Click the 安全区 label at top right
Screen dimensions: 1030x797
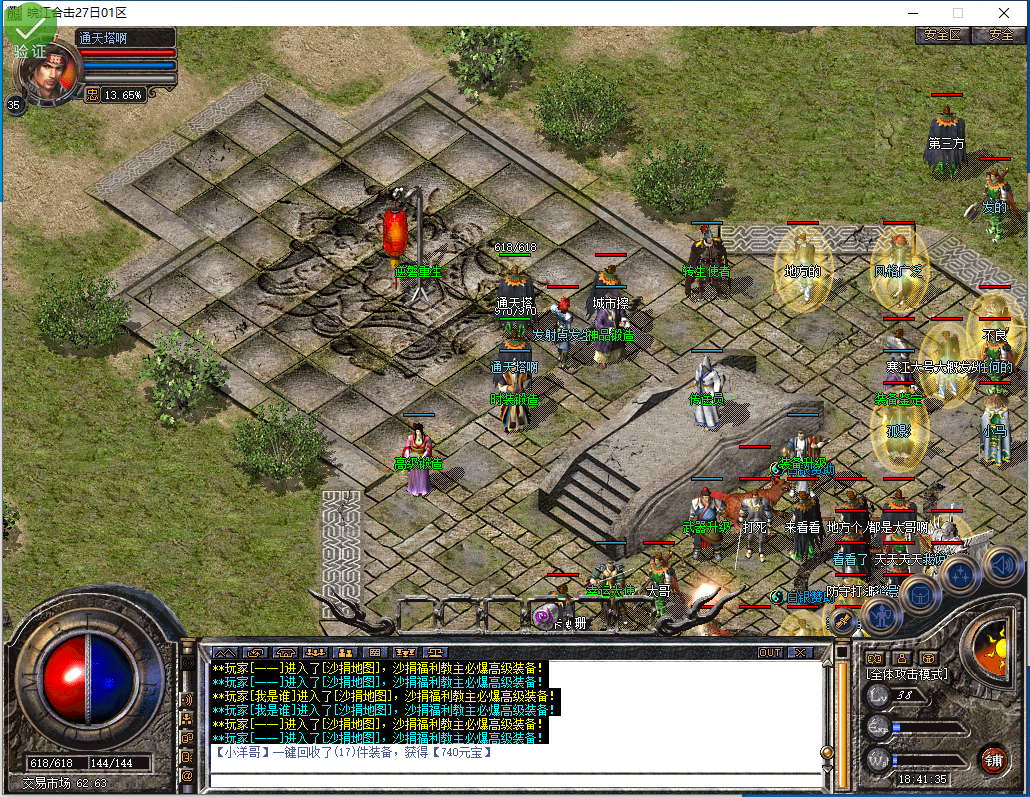942,34
